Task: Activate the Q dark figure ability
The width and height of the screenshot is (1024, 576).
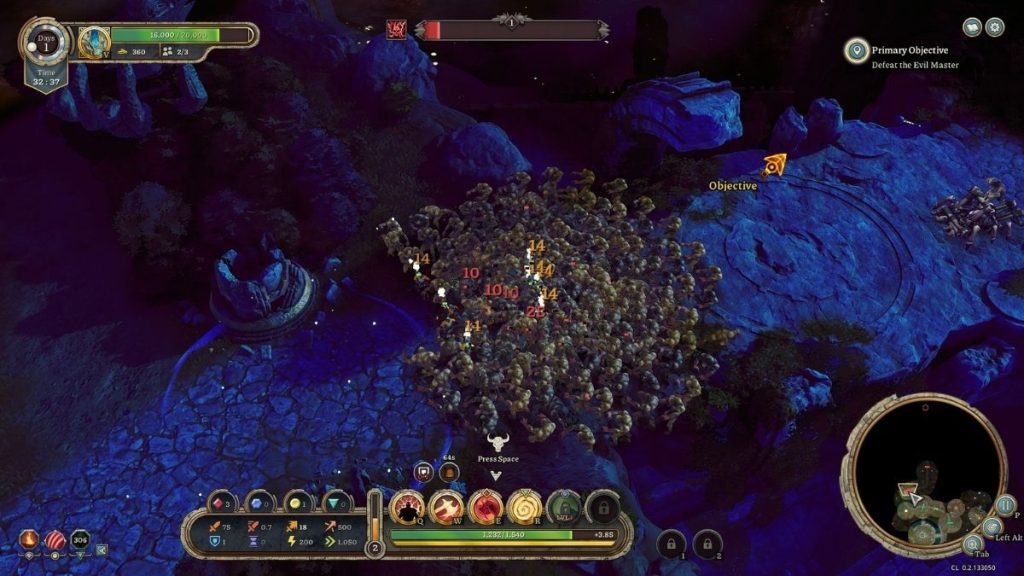Action: pos(407,507)
